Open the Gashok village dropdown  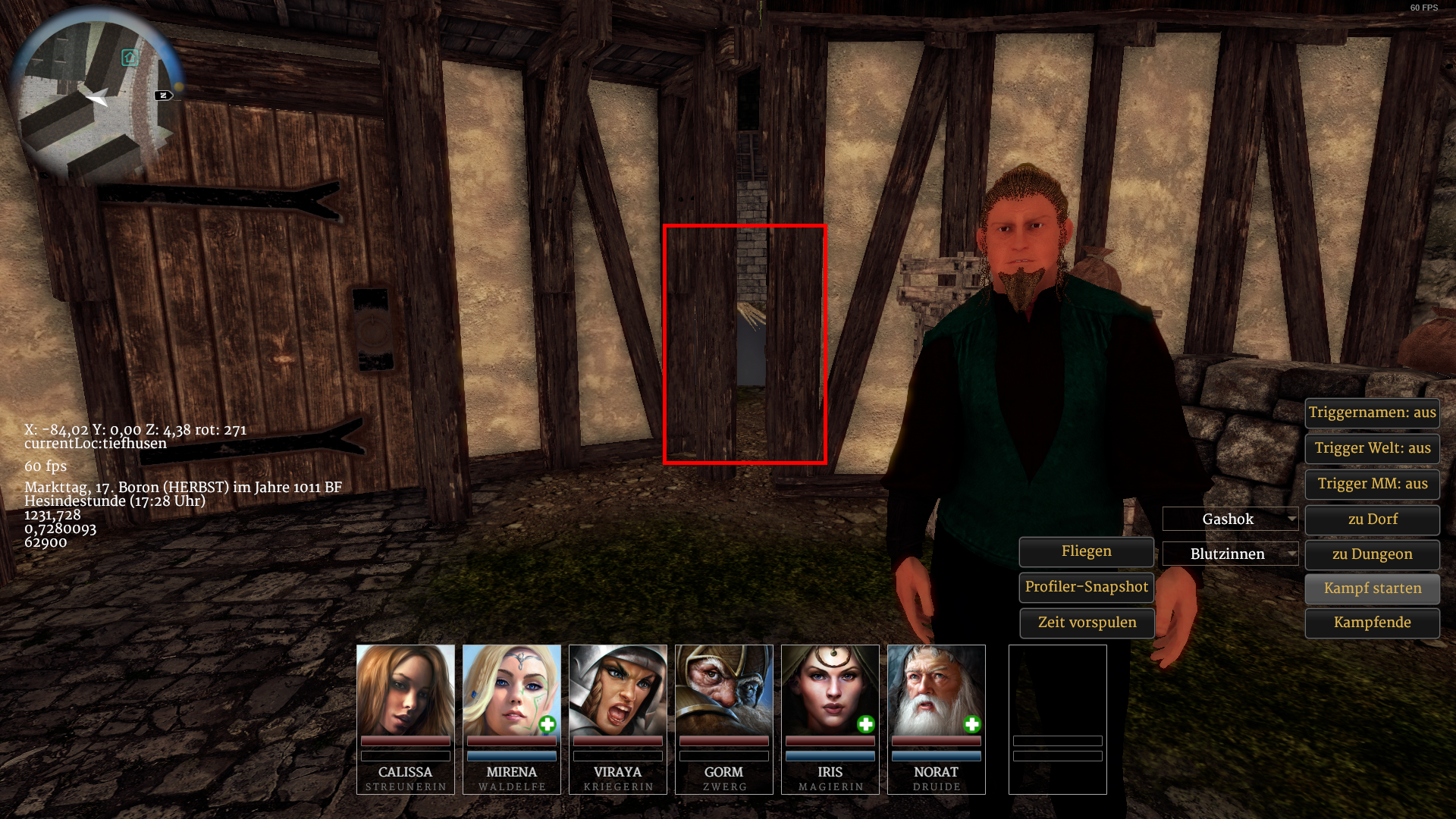1230,519
